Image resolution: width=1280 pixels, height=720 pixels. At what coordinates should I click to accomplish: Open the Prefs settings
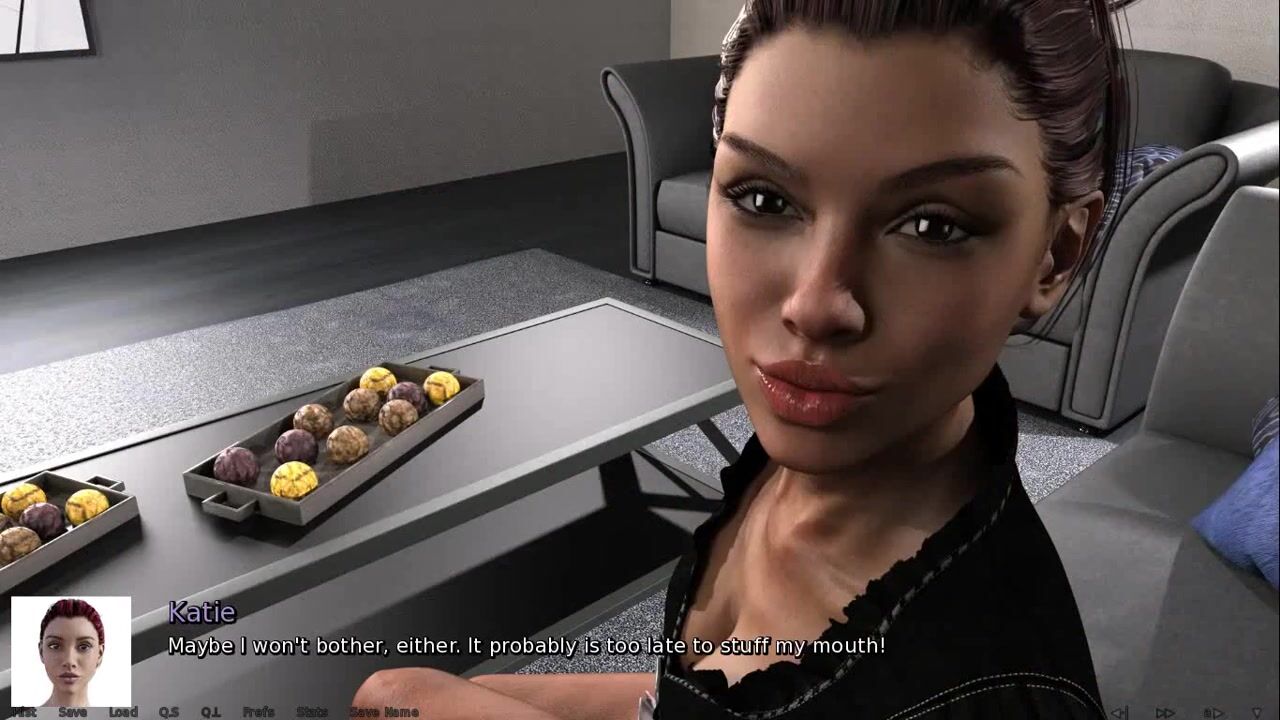[258, 712]
